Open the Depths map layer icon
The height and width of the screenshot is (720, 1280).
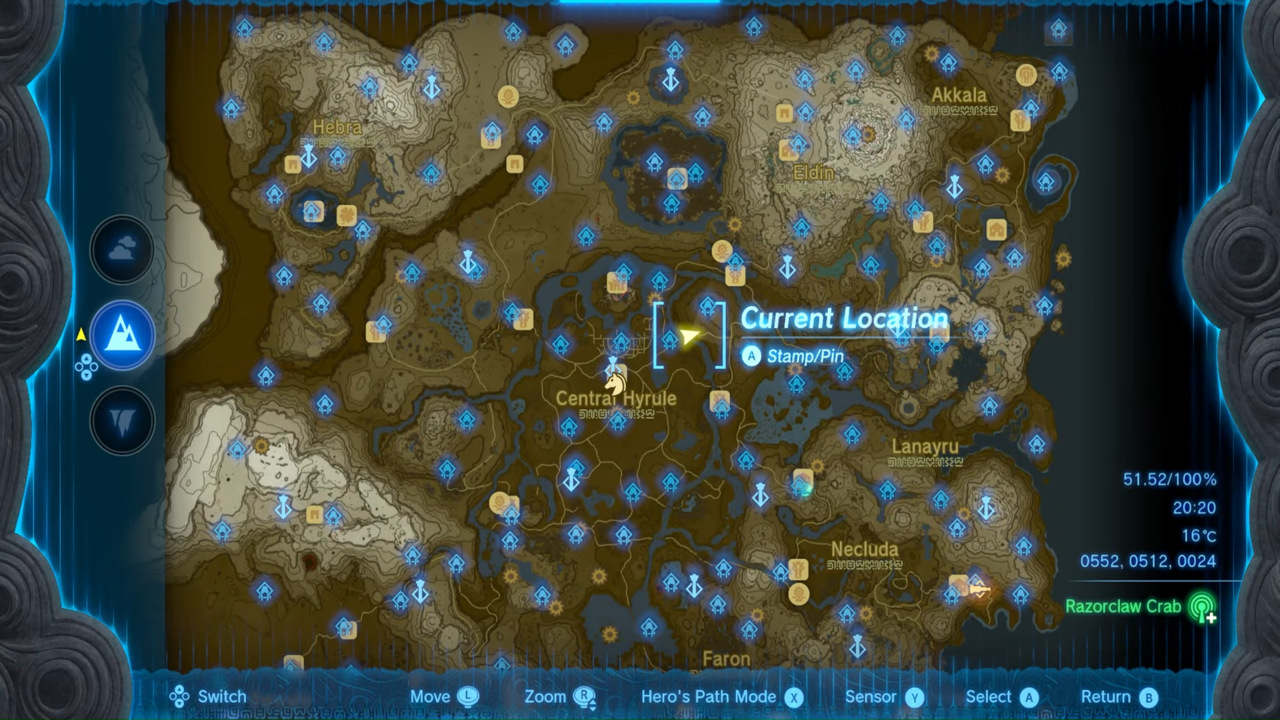click(122, 420)
